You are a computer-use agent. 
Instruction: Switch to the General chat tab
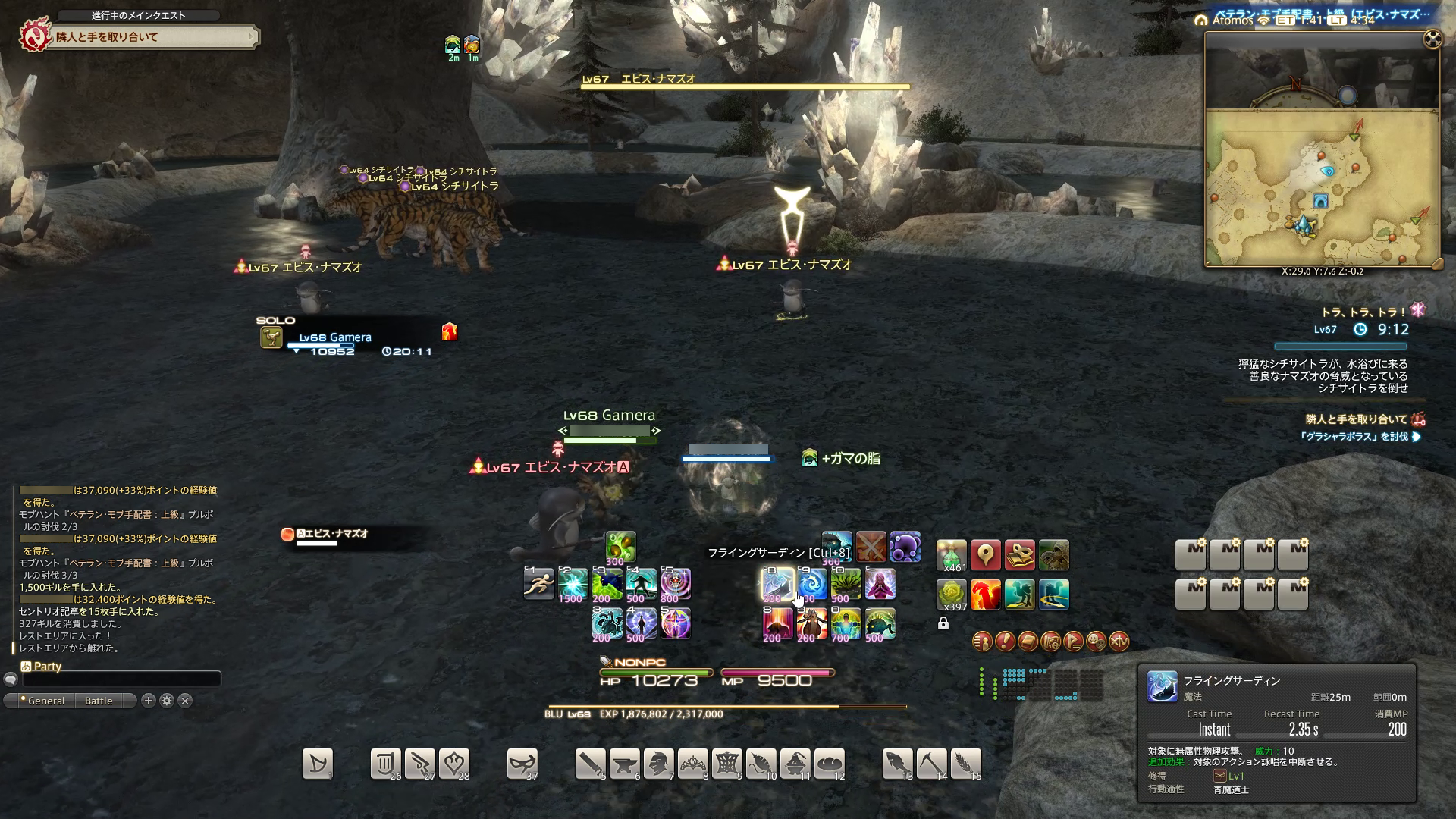(45, 701)
